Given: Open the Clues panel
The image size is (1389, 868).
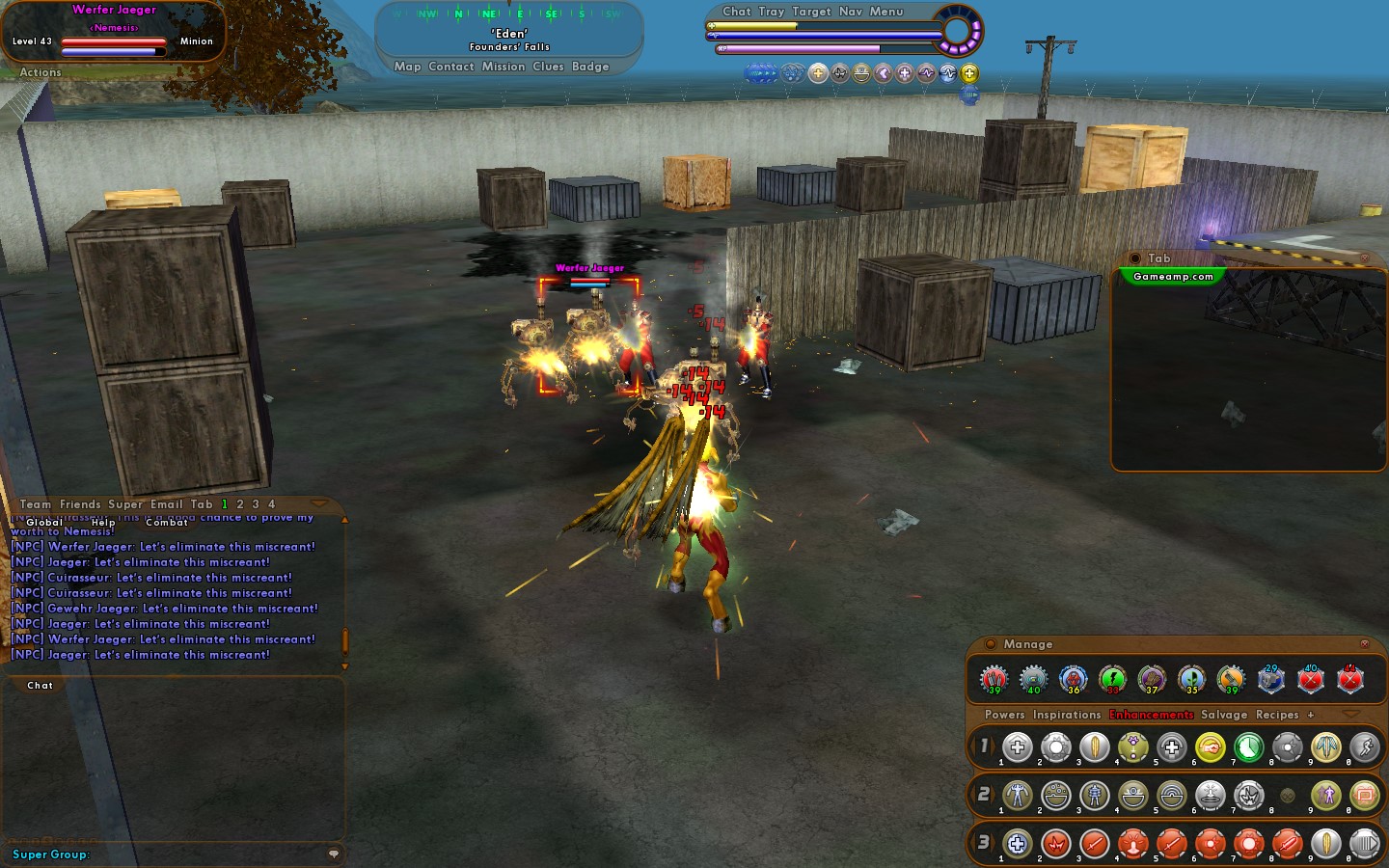Looking at the screenshot, I should click(548, 67).
